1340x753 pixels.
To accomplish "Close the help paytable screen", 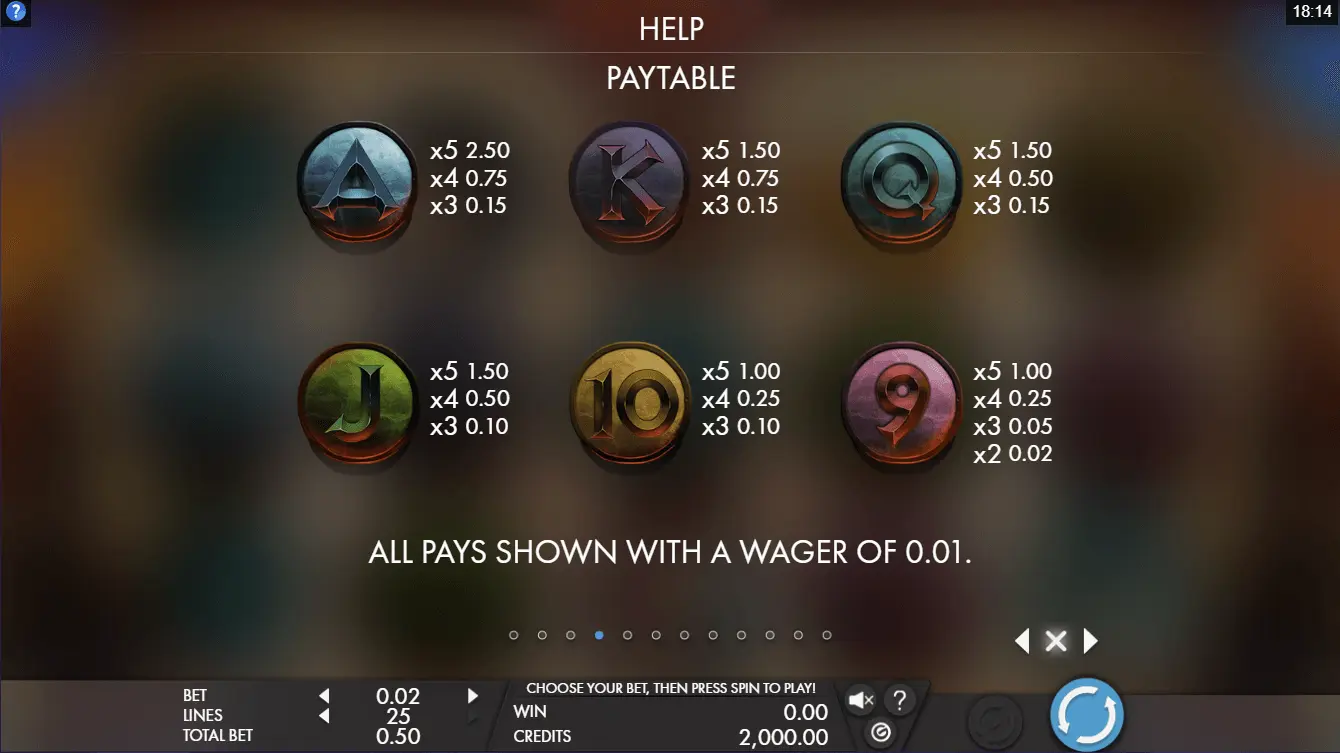I will pos(1055,641).
